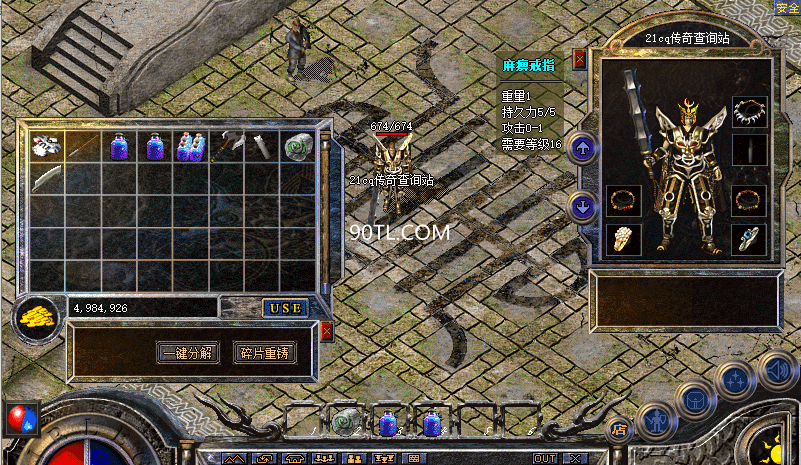Select the green spiral stone in the bag
The image size is (801, 465).
tap(298, 146)
